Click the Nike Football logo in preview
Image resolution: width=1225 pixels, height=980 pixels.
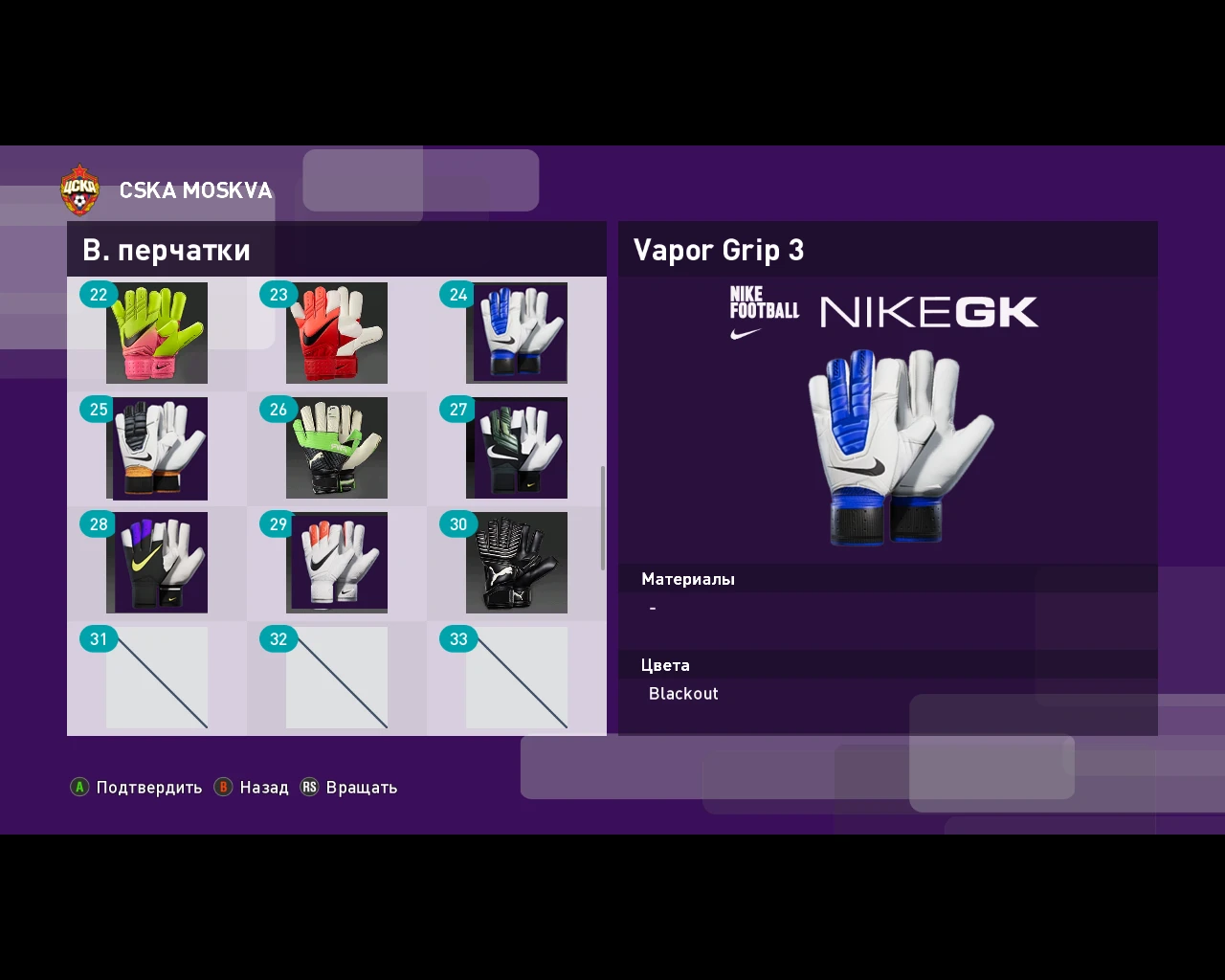point(764,311)
